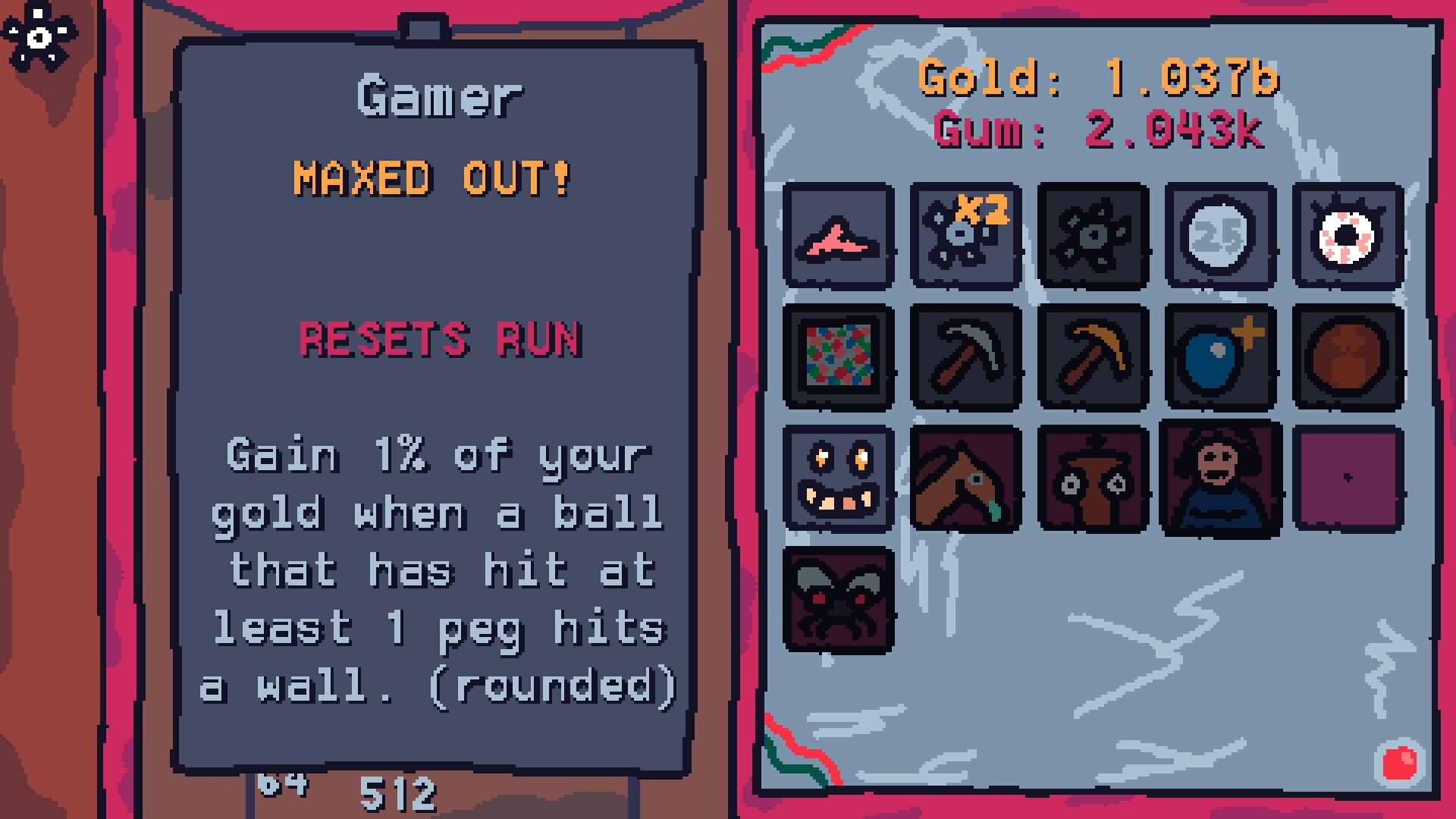Screen dimensions: 1456x819
Task: Open the silver 25 coin upgrade
Action: [1220, 235]
